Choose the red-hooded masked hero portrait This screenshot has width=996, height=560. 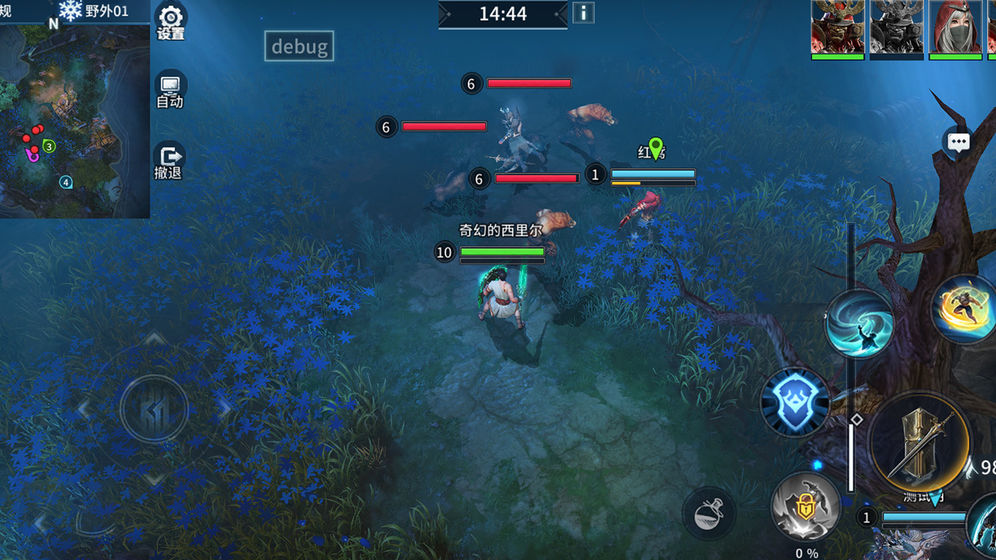(955, 27)
